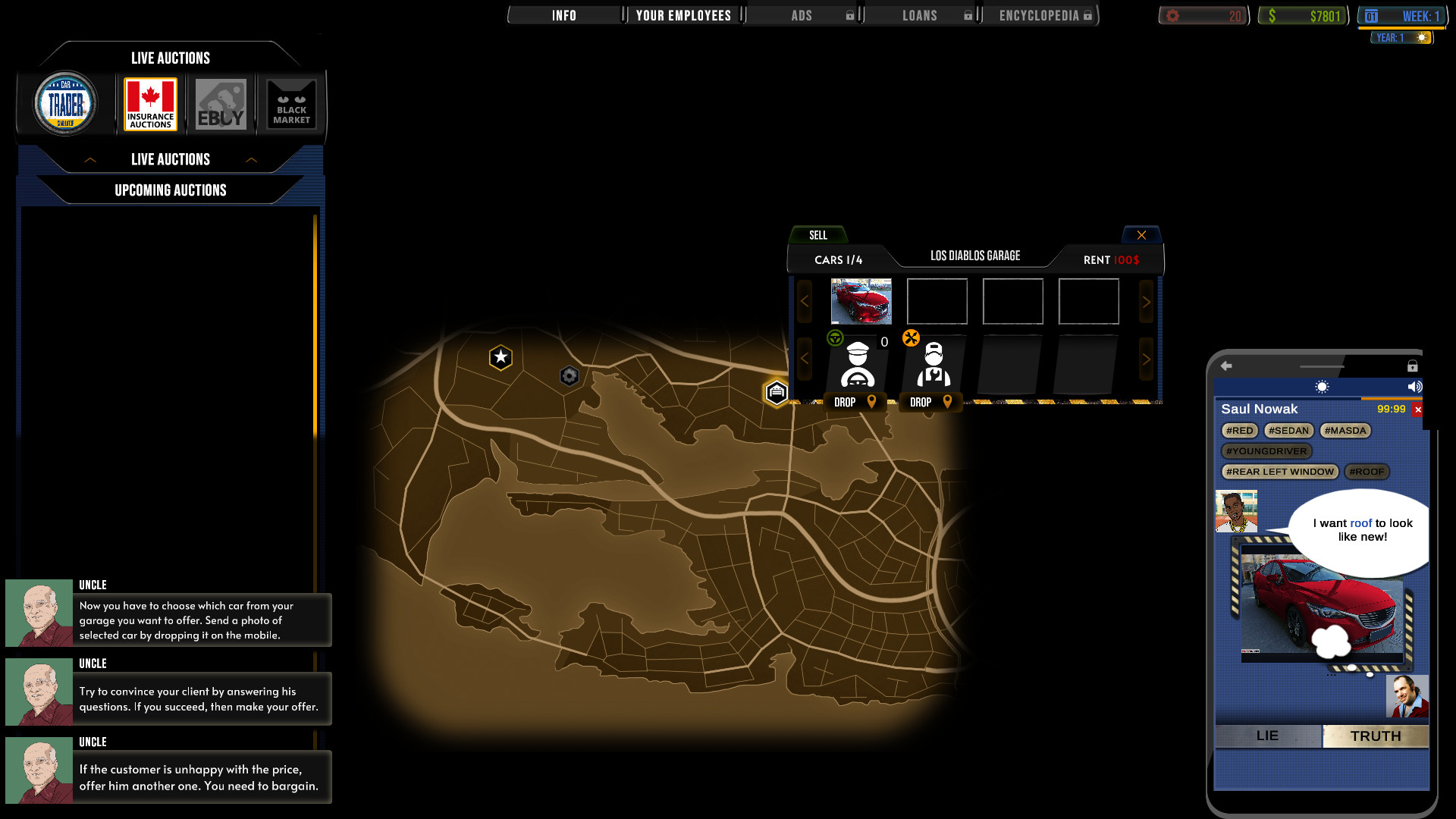Click the right chevron to scroll garage cars

(1147, 301)
